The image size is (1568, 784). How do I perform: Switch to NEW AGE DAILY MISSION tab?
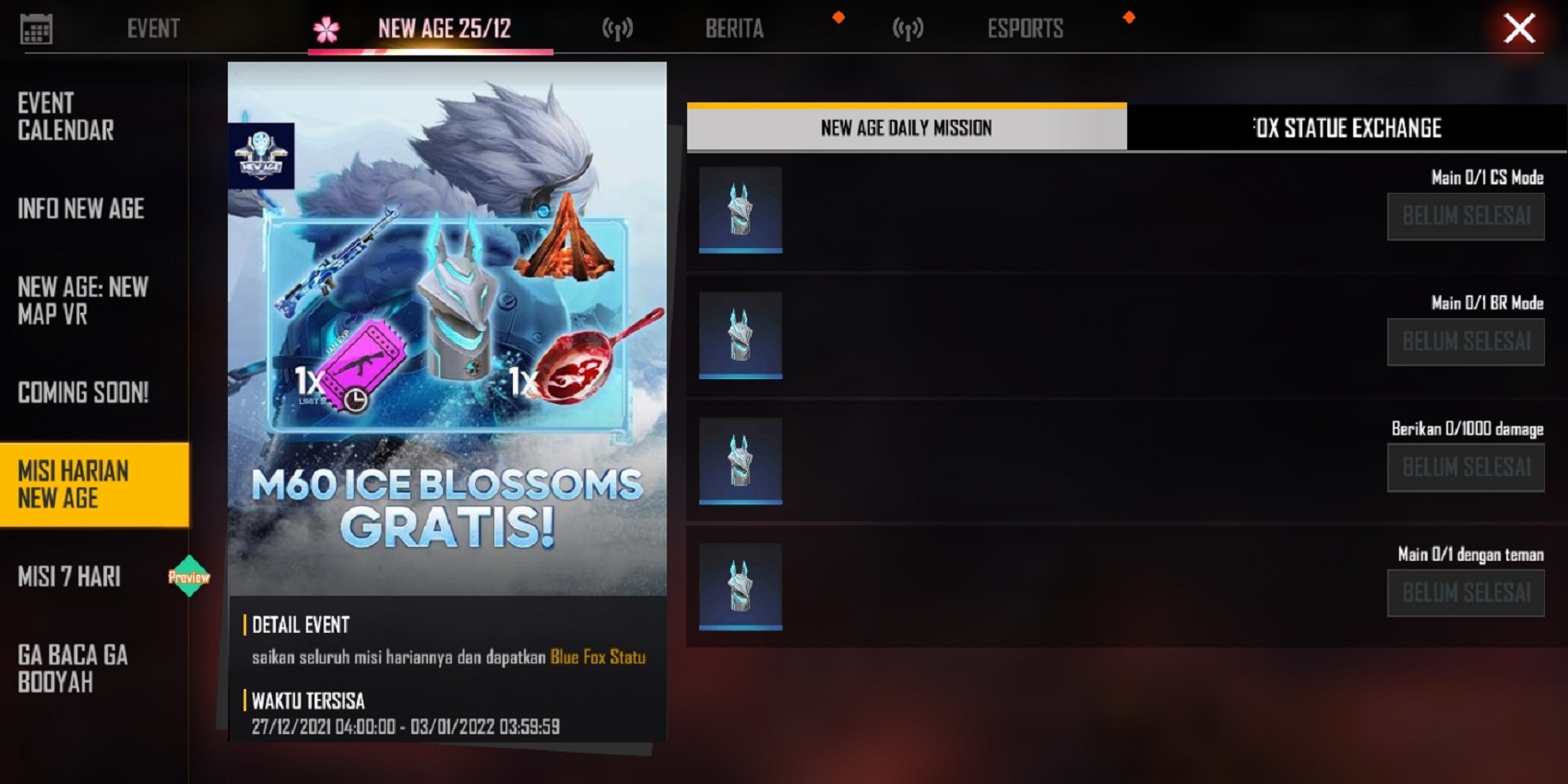click(x=906, y=128)
